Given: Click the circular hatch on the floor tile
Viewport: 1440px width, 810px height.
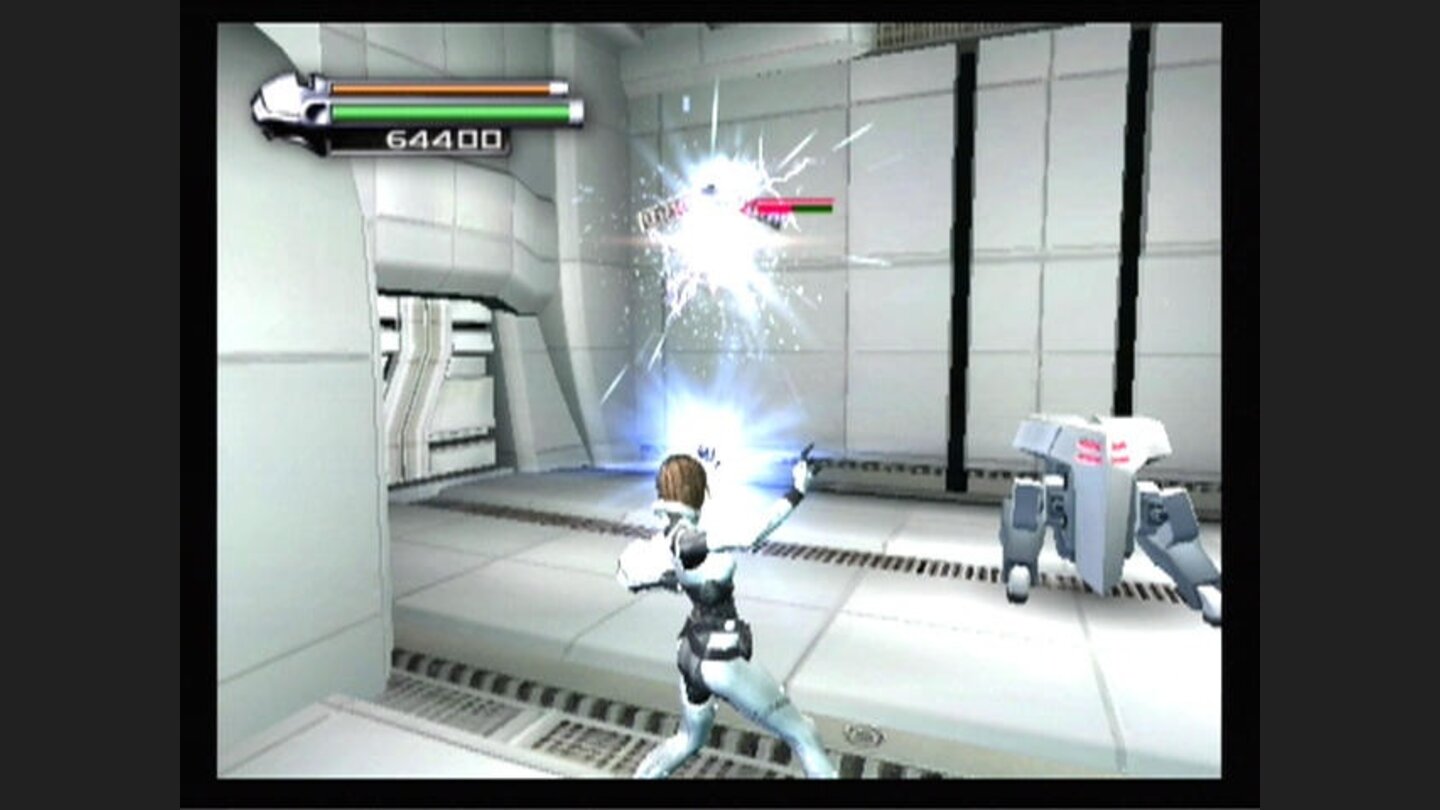Looking at the screenshot, I should point(862,733).
